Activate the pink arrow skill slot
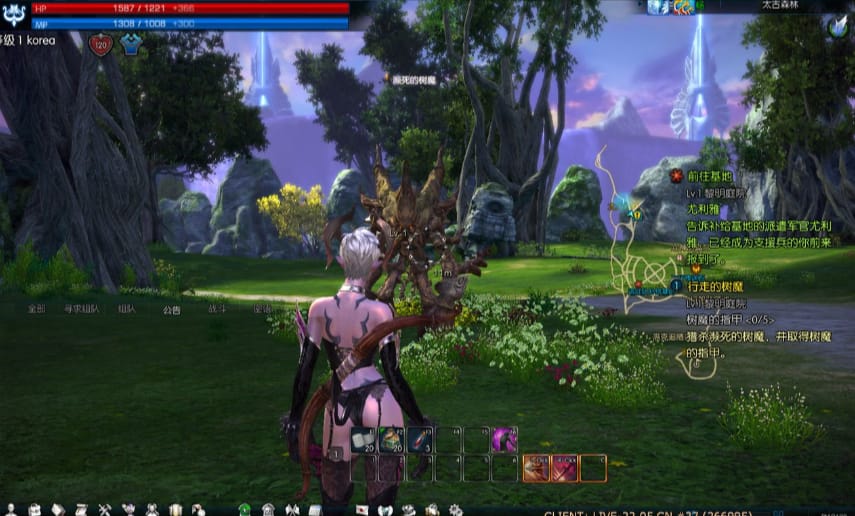The width and height of the screenshot is (855, 516). point(564,467)
